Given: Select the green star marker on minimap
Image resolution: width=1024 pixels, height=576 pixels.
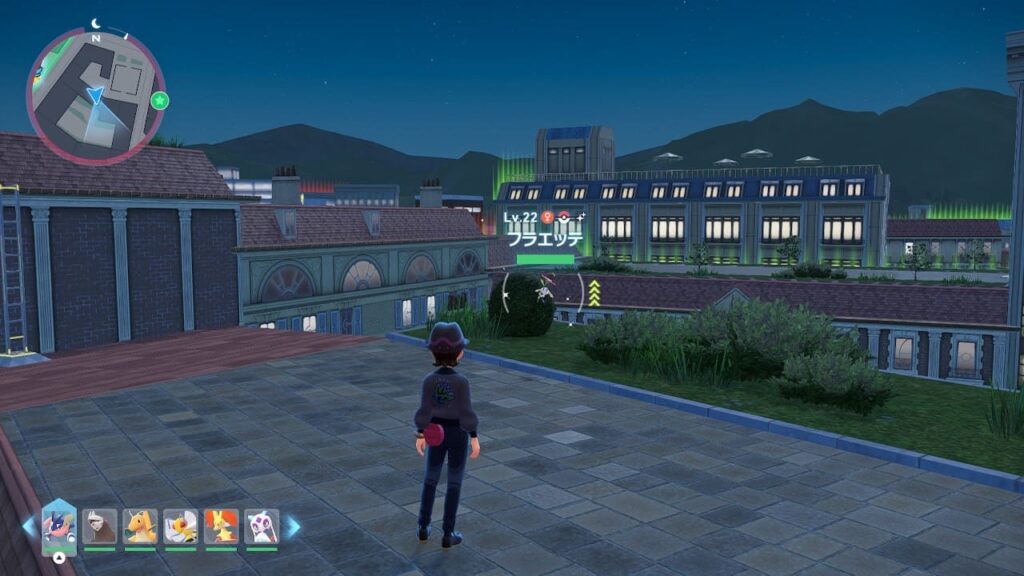Looking at the screenshot, I should coord(159,100).
